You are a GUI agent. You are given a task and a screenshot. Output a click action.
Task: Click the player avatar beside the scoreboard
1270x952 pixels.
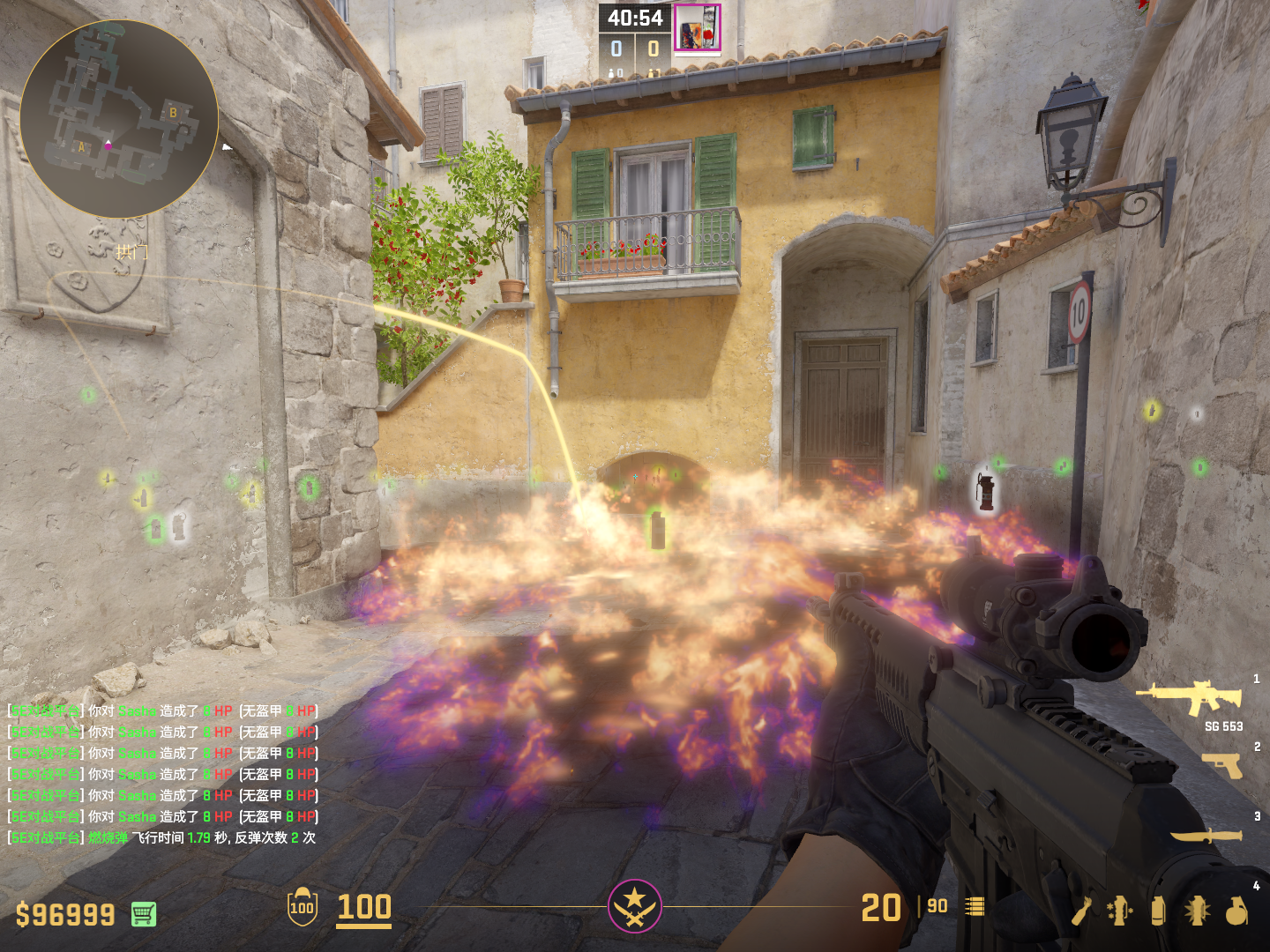tap(698, 27)
